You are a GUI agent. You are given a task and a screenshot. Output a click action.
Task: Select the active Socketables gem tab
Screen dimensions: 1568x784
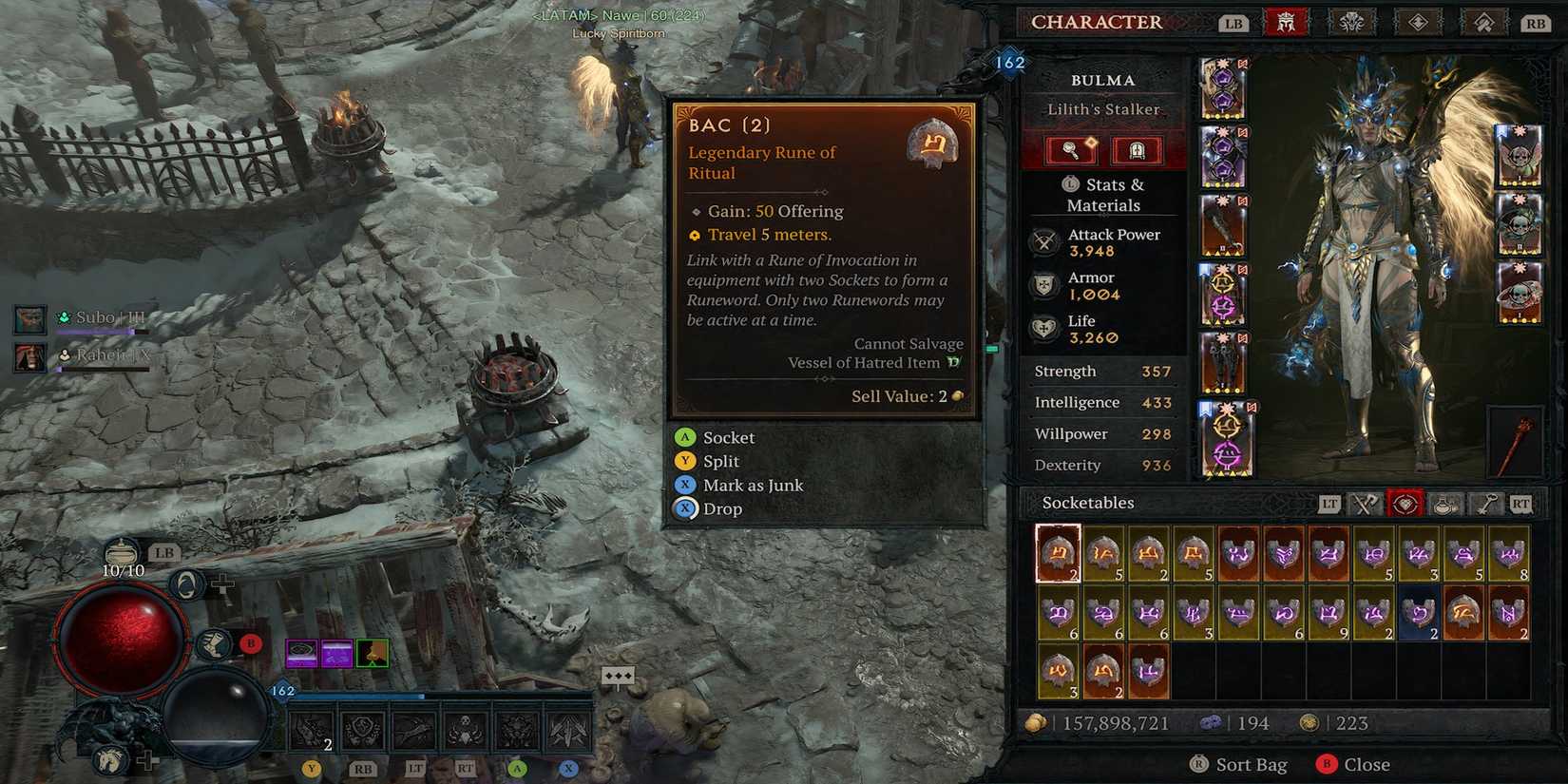(x=1405, y=504)
